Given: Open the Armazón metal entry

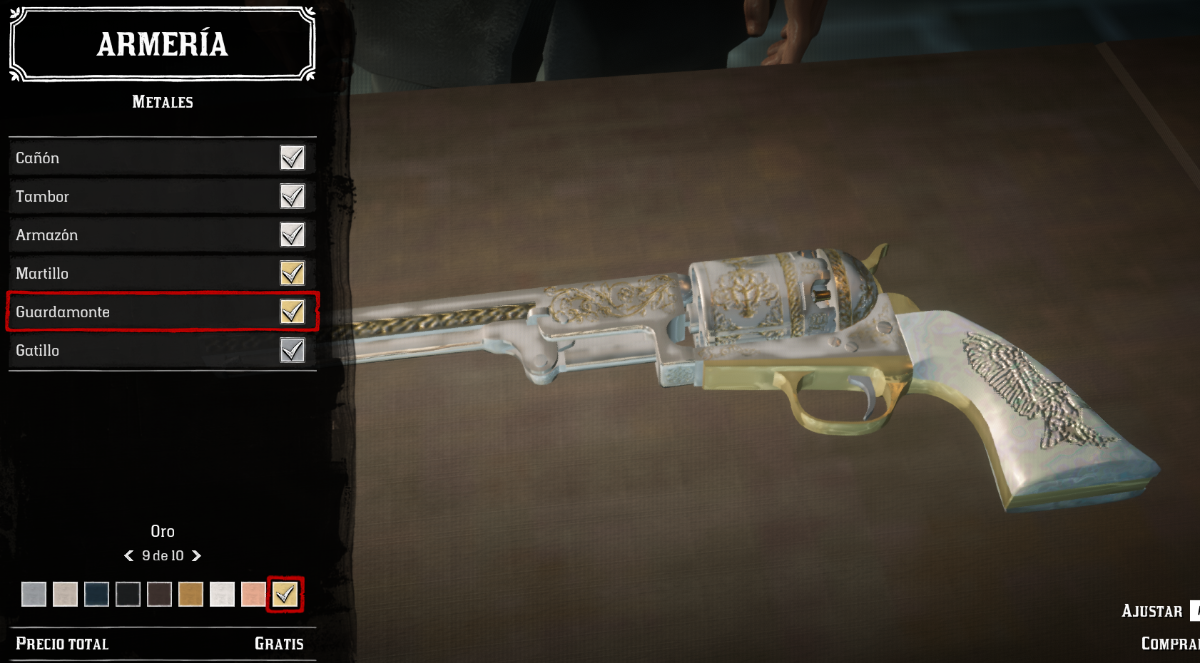Looking at the screenshot, I should (x=160, y=235).
